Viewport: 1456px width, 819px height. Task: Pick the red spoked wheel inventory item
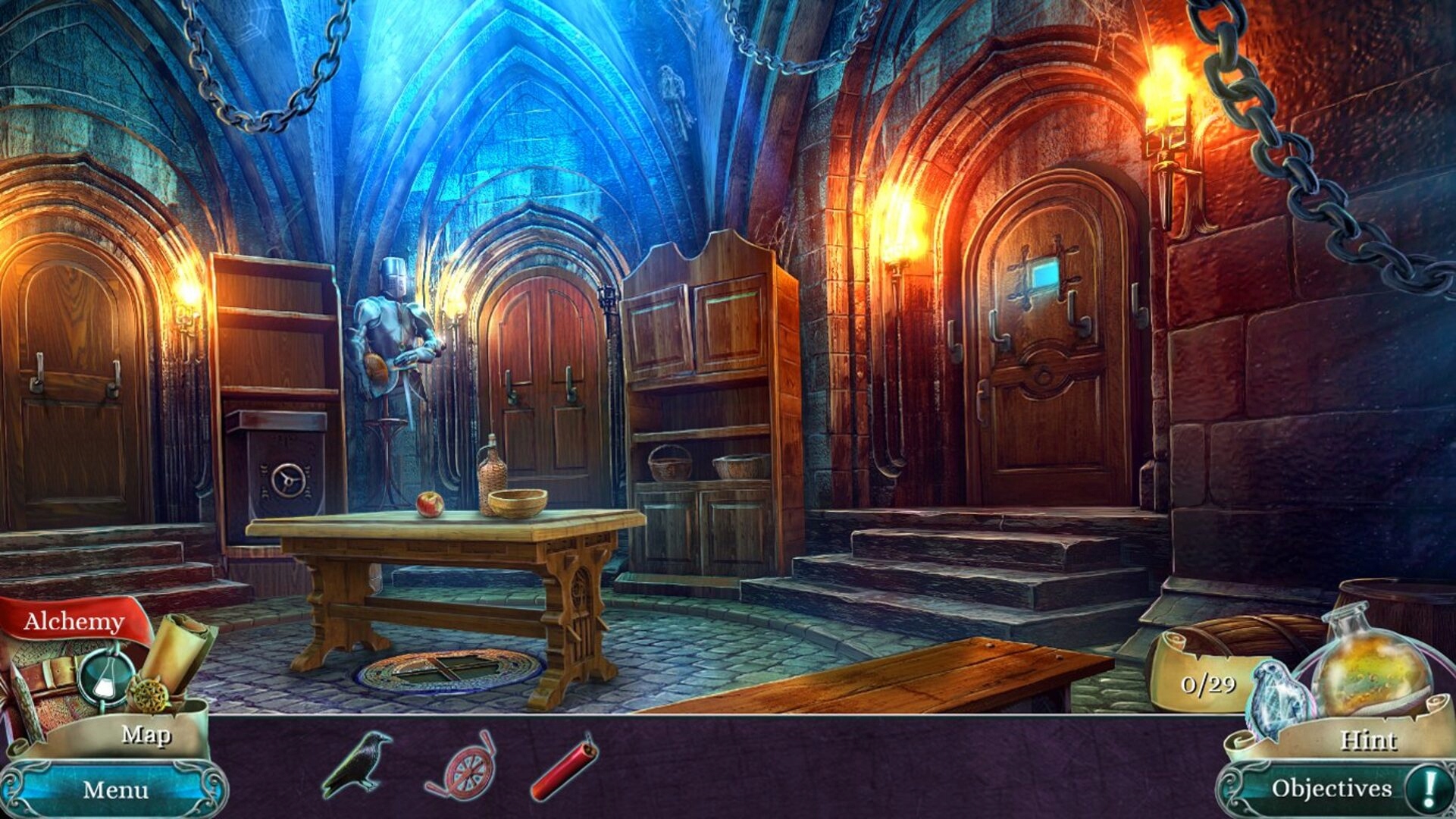click(462, 766)
